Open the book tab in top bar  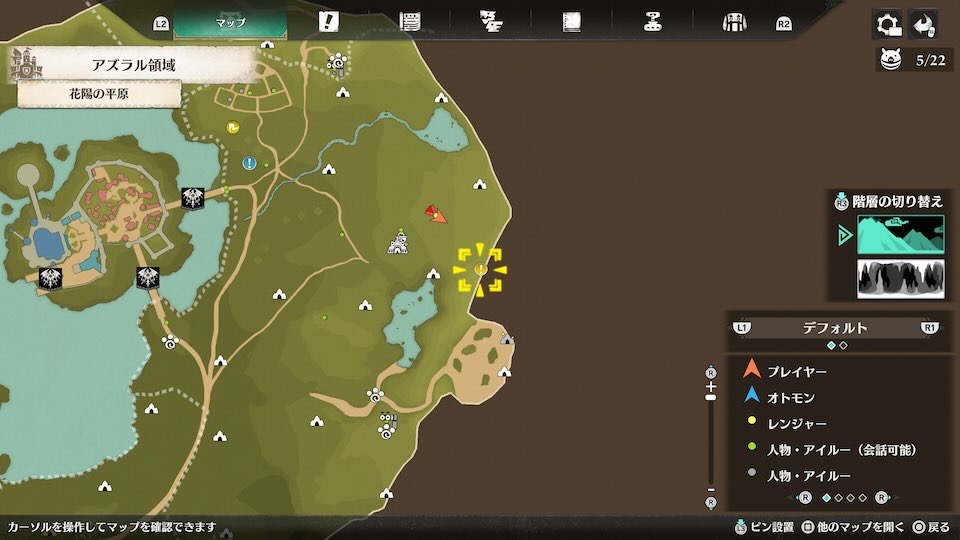(572, 22)
